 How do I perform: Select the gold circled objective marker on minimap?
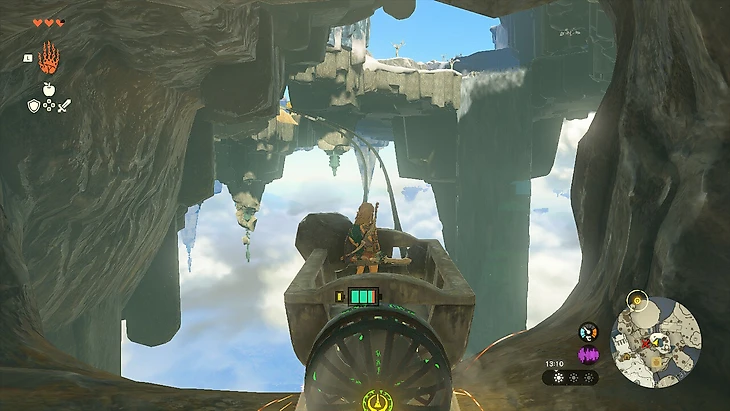[x=639, y=301]
